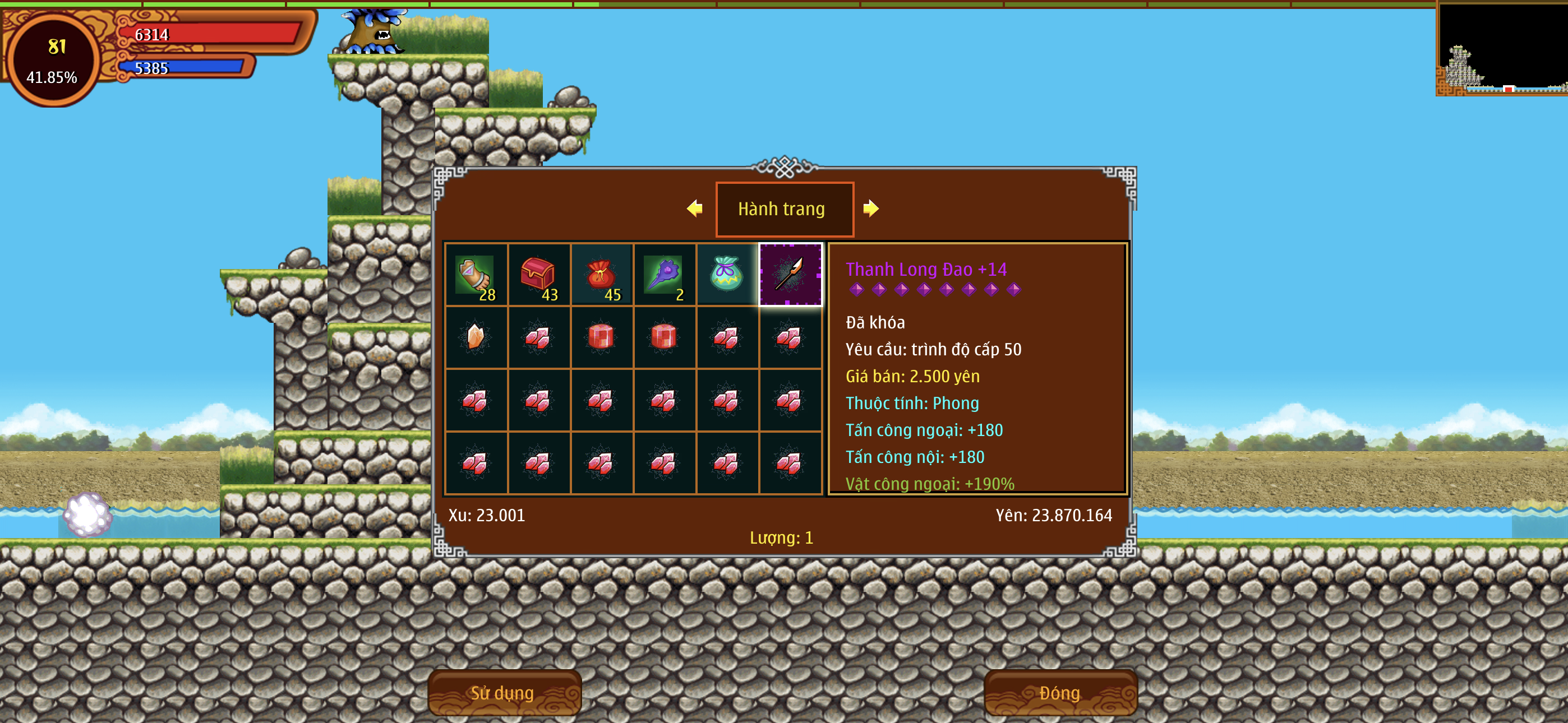Click the Sử dụng button
The width and height of the screenshot is (1568, 723).
[504, 693]
